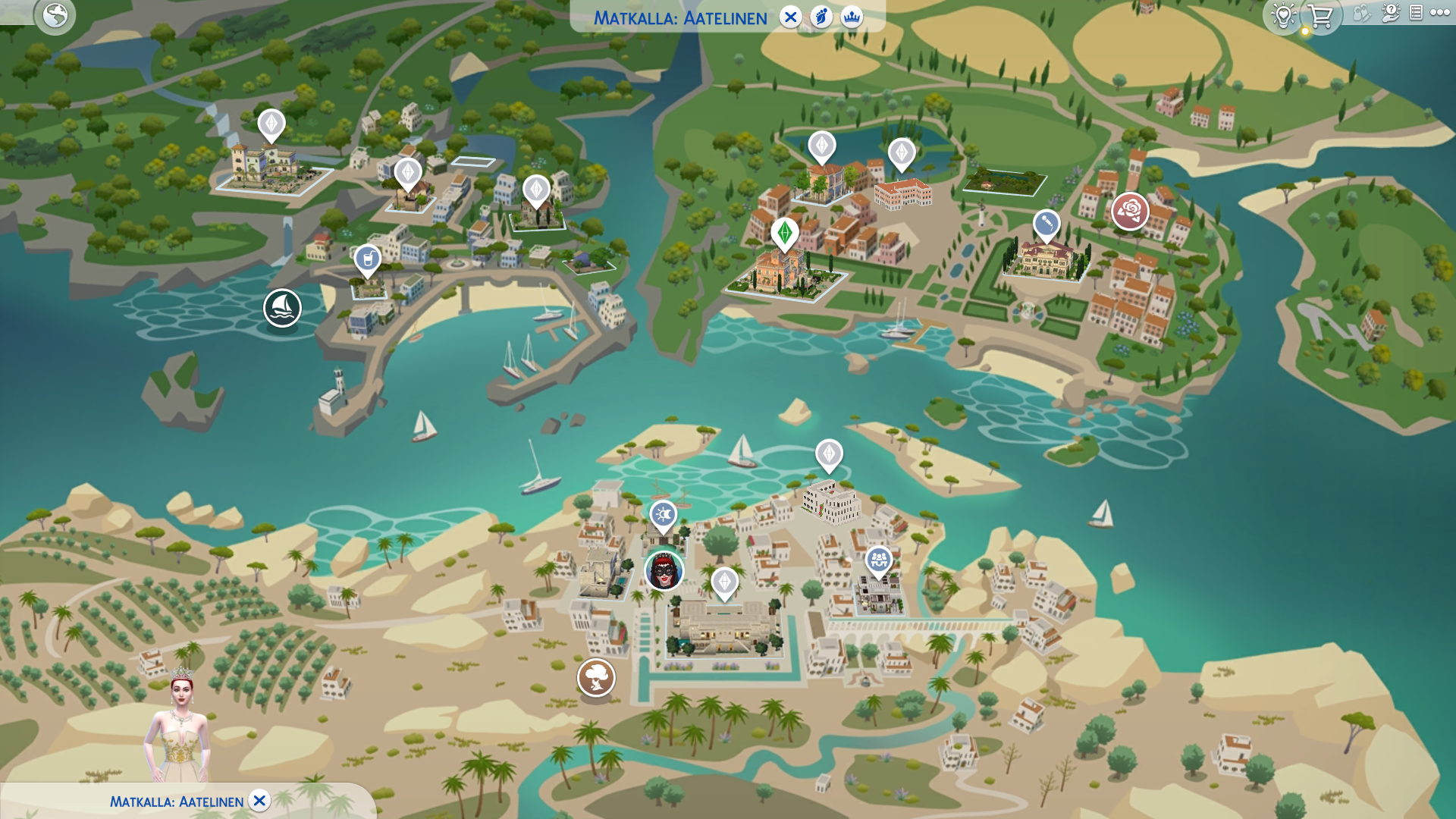Cancel travel using the top bar X

pyautogui.click(x=790, y=17)
